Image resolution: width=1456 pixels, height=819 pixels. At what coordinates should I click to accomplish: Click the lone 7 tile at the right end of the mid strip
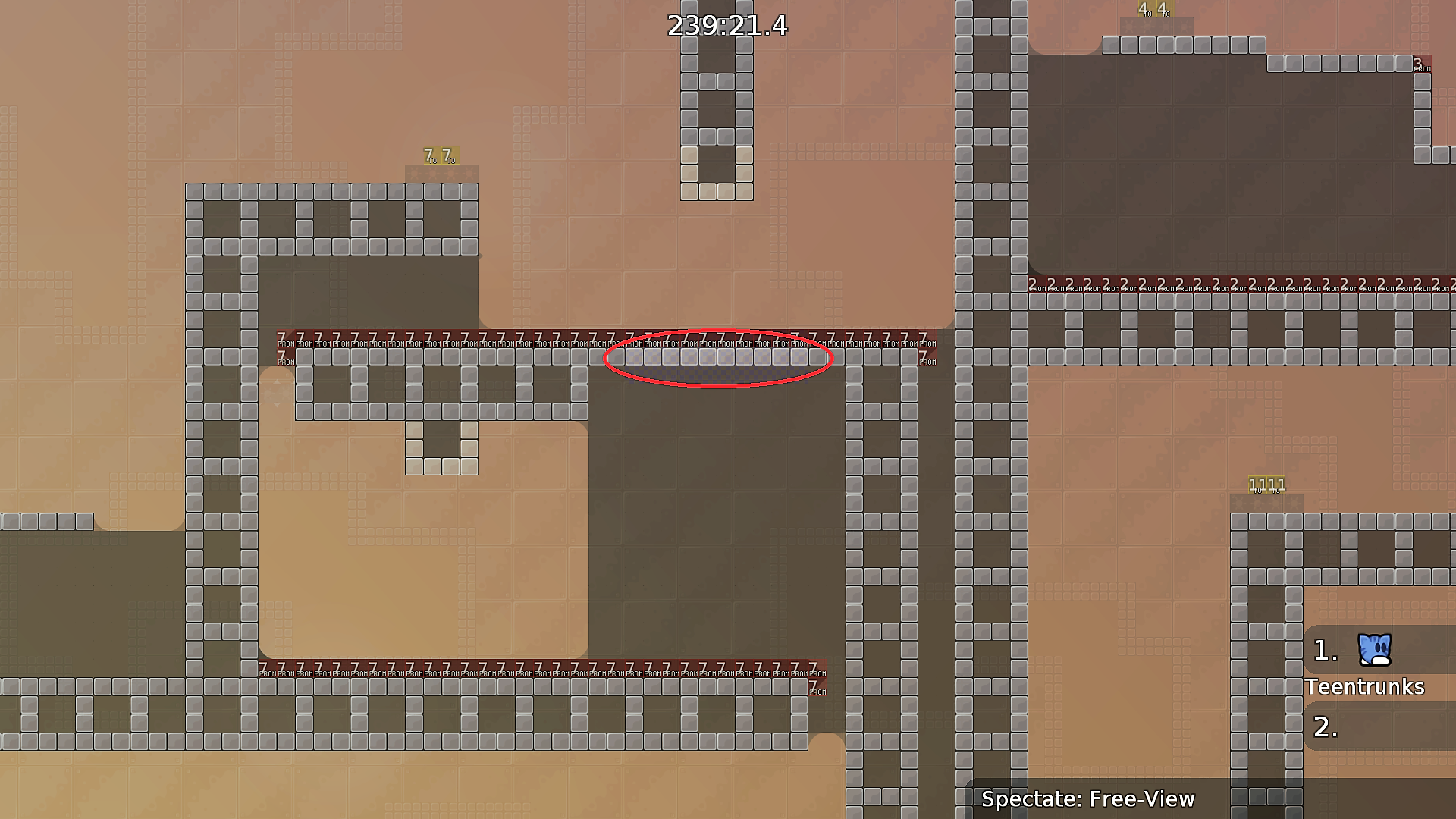(923, 354)
